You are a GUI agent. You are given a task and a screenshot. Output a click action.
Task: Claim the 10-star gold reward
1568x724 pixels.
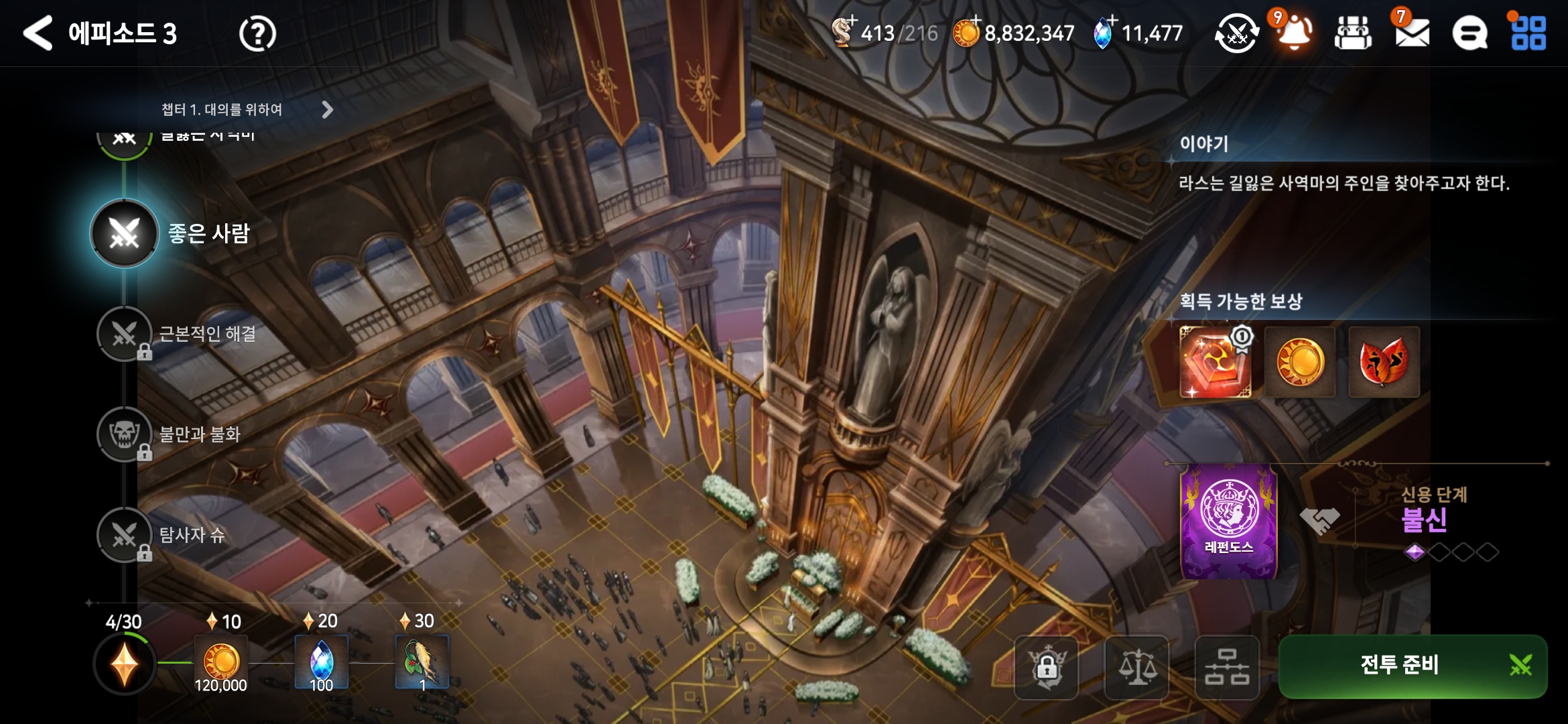pos(221,662)
